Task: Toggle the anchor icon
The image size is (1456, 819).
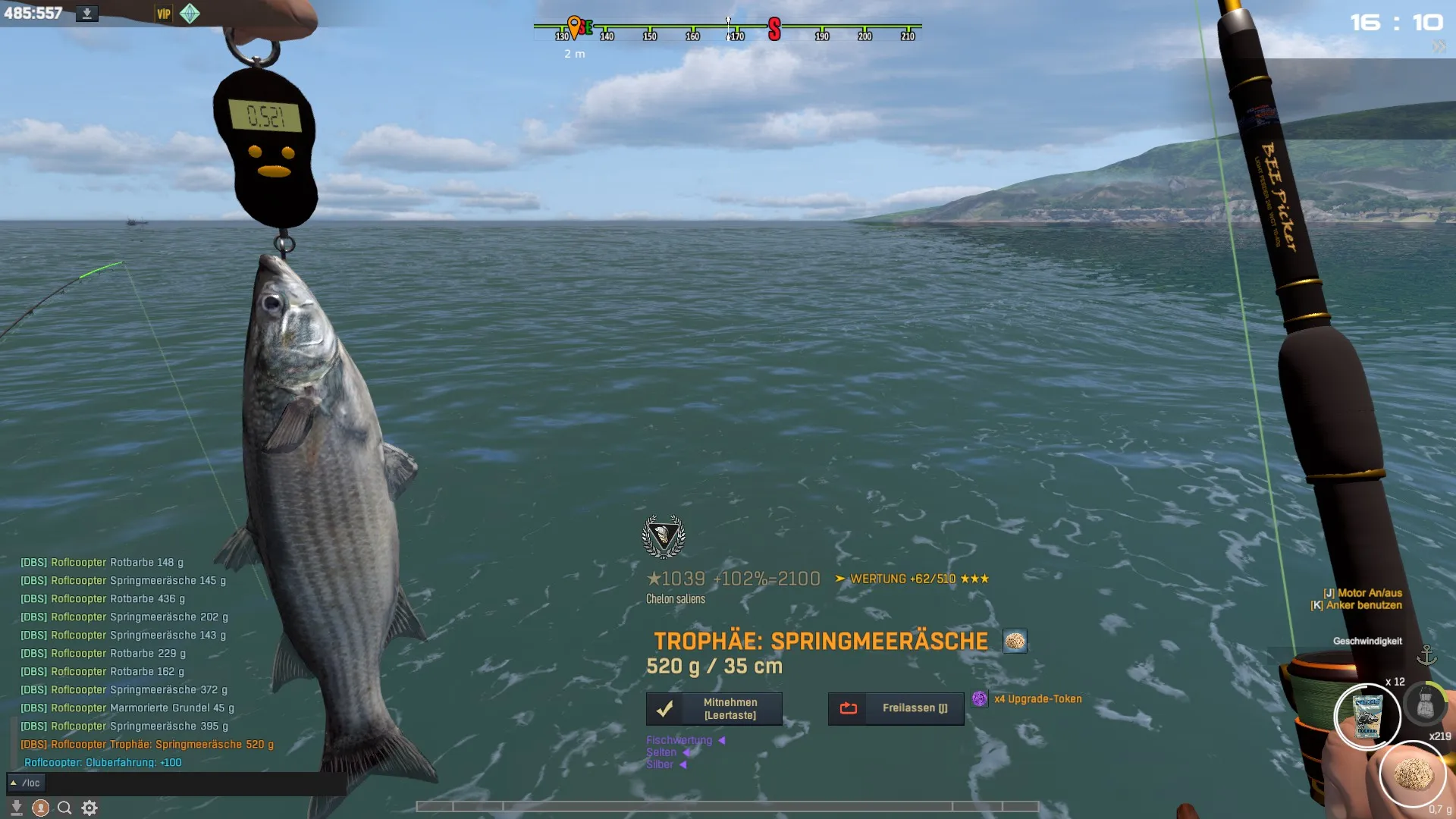Action: pos(1426,654)
